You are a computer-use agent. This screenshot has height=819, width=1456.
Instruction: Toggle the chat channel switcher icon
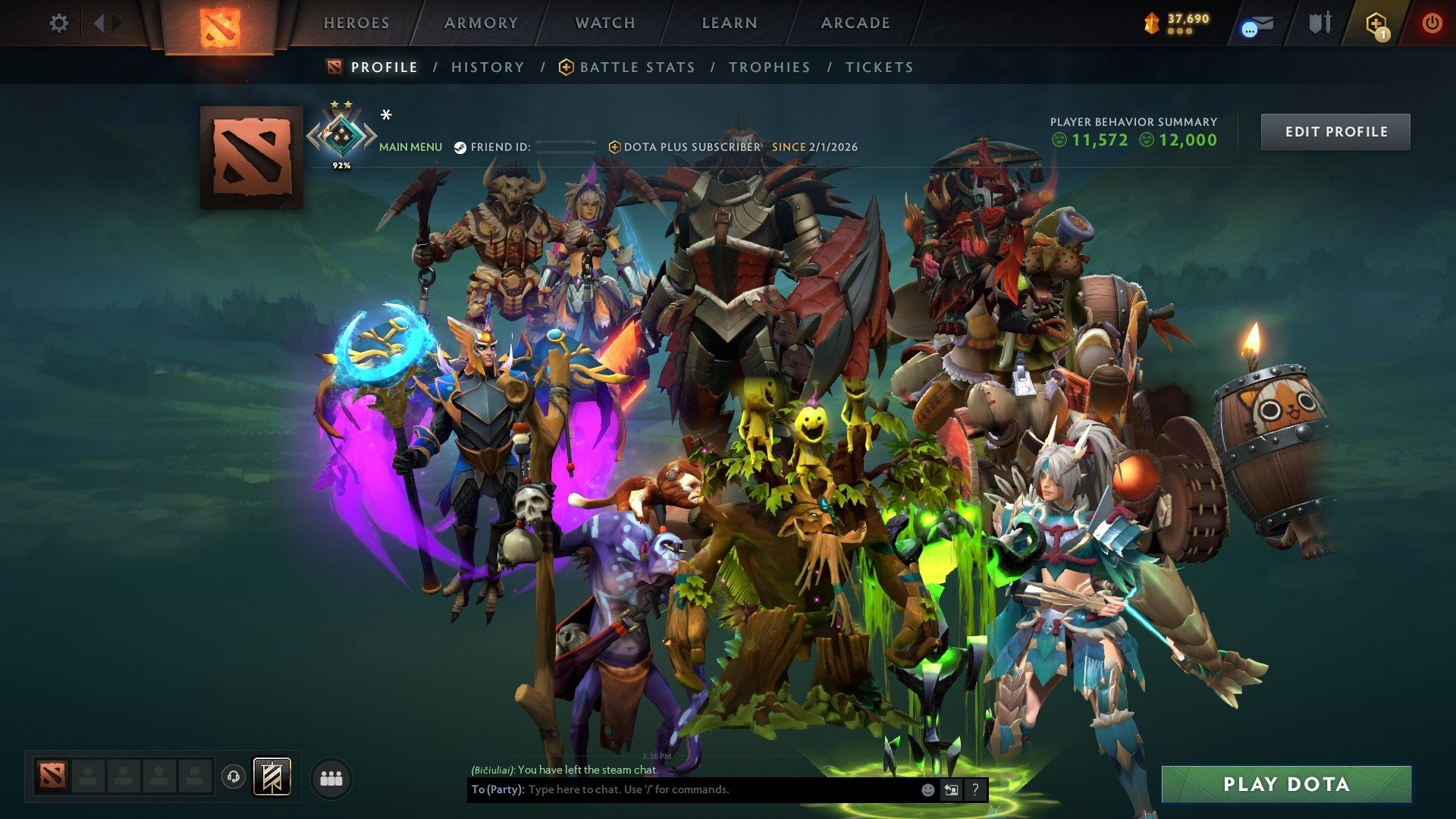pos(951,789)
